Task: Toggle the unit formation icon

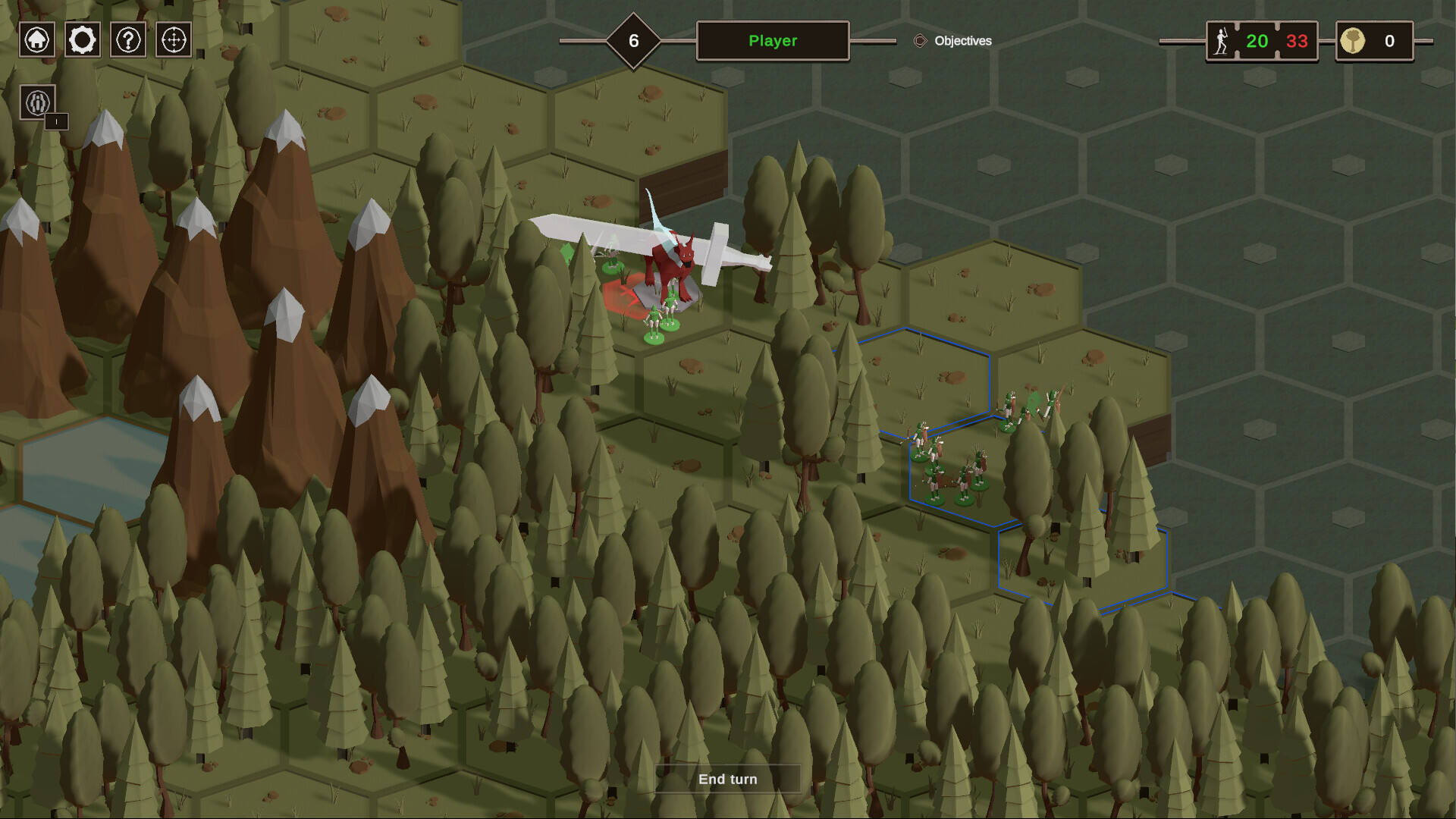Action: coord(37,102)
